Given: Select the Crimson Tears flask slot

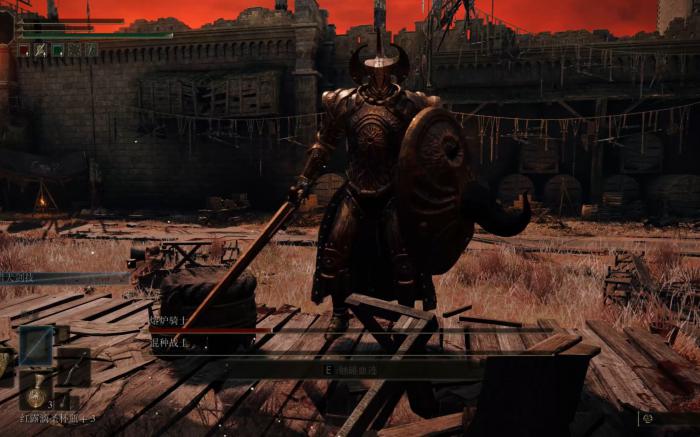Looking at the screenshot, I should point(37,392).
